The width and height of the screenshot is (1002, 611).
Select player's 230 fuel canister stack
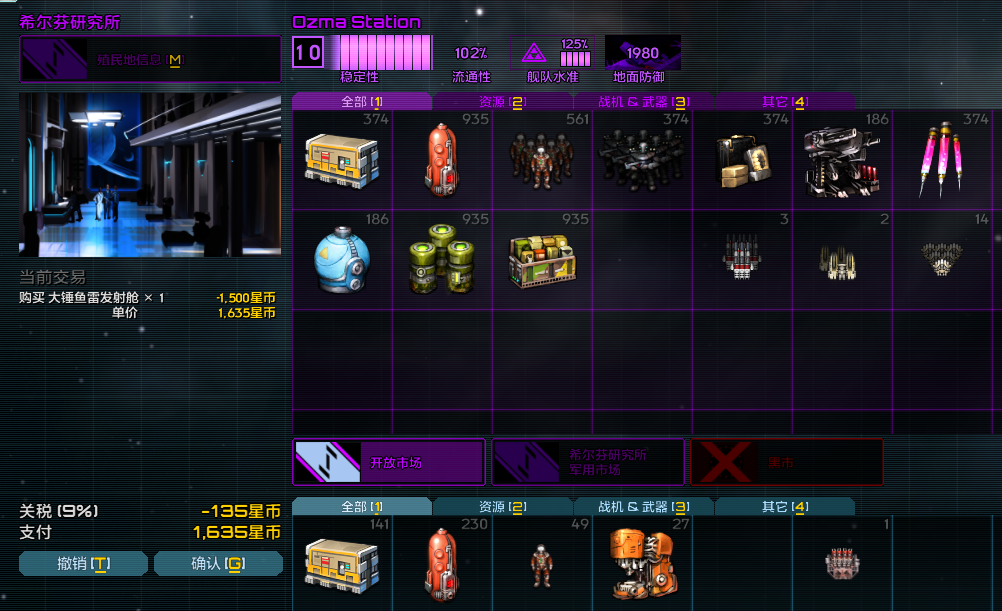[x=442, y=563]
